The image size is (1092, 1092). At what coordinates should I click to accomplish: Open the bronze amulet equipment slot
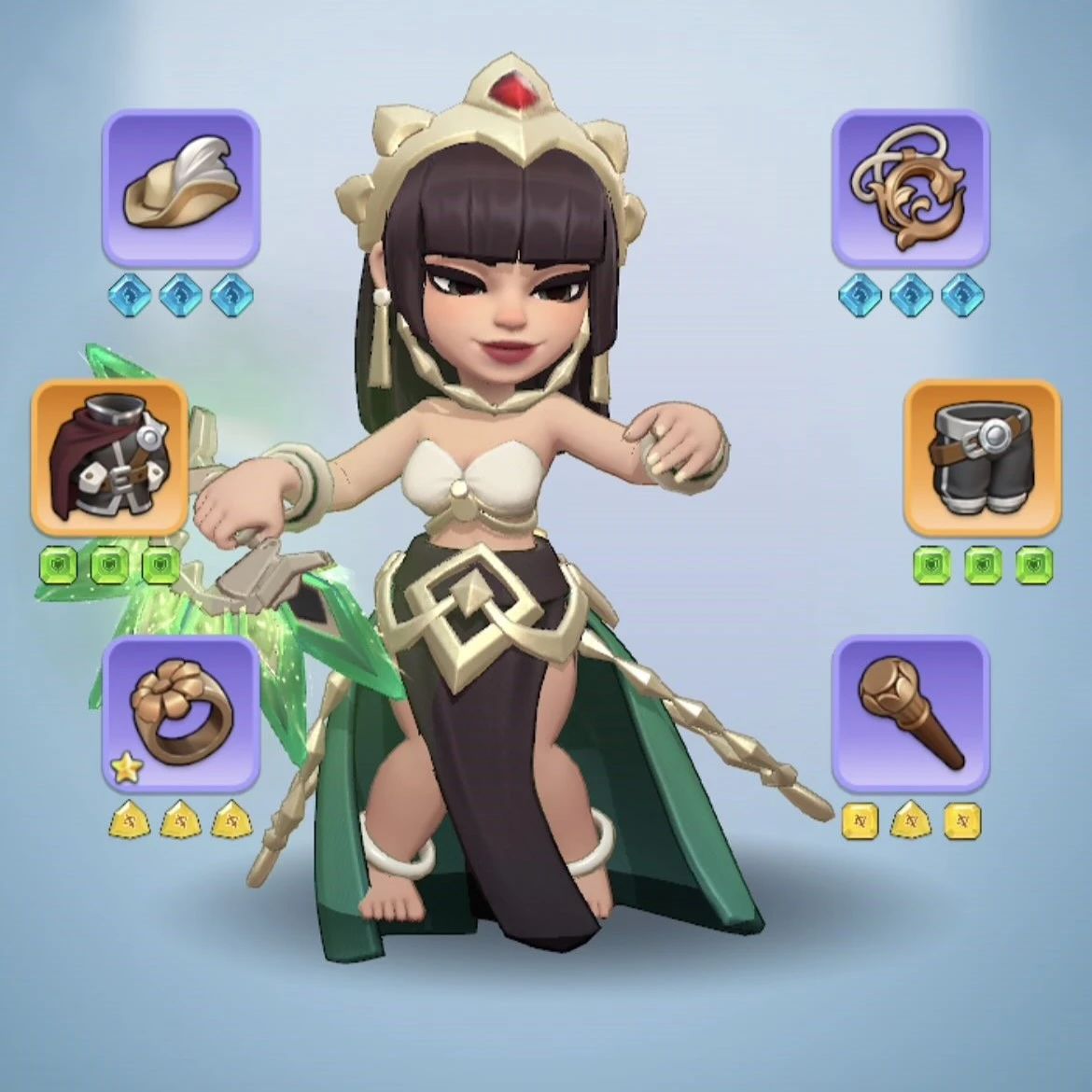point(910,187)
